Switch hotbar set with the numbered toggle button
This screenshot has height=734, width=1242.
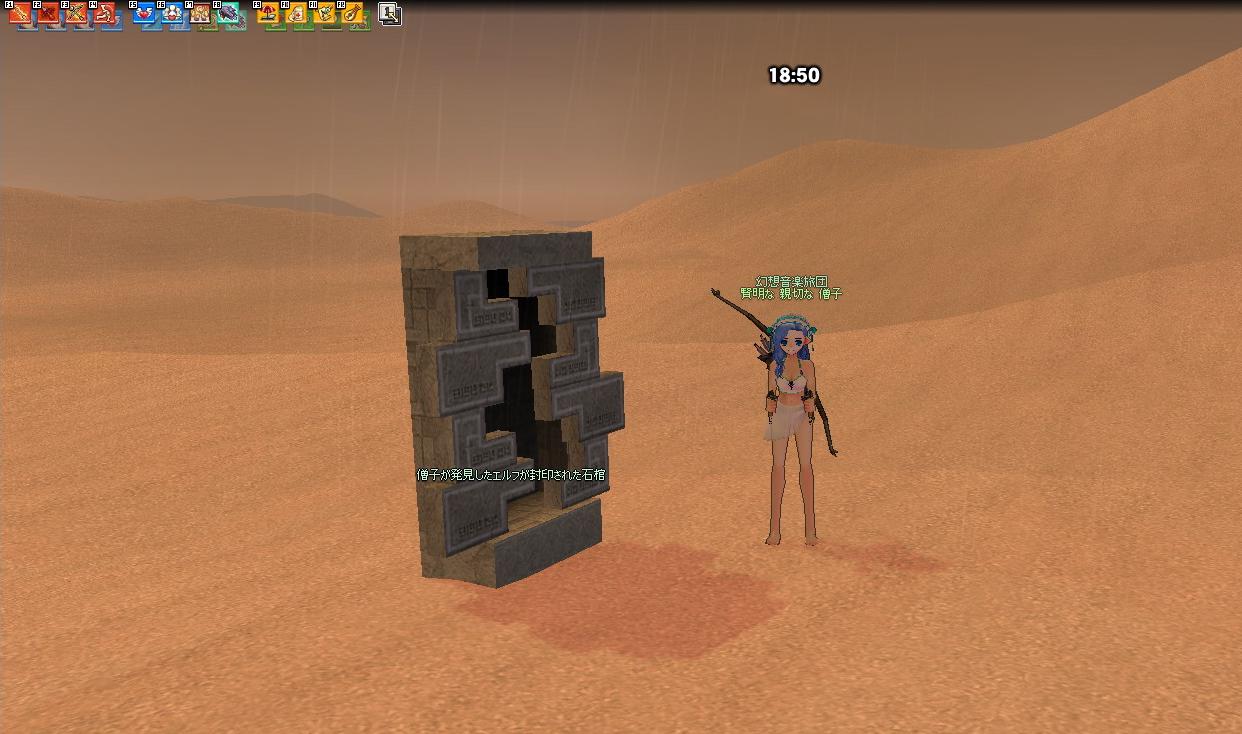coord(390,14)
